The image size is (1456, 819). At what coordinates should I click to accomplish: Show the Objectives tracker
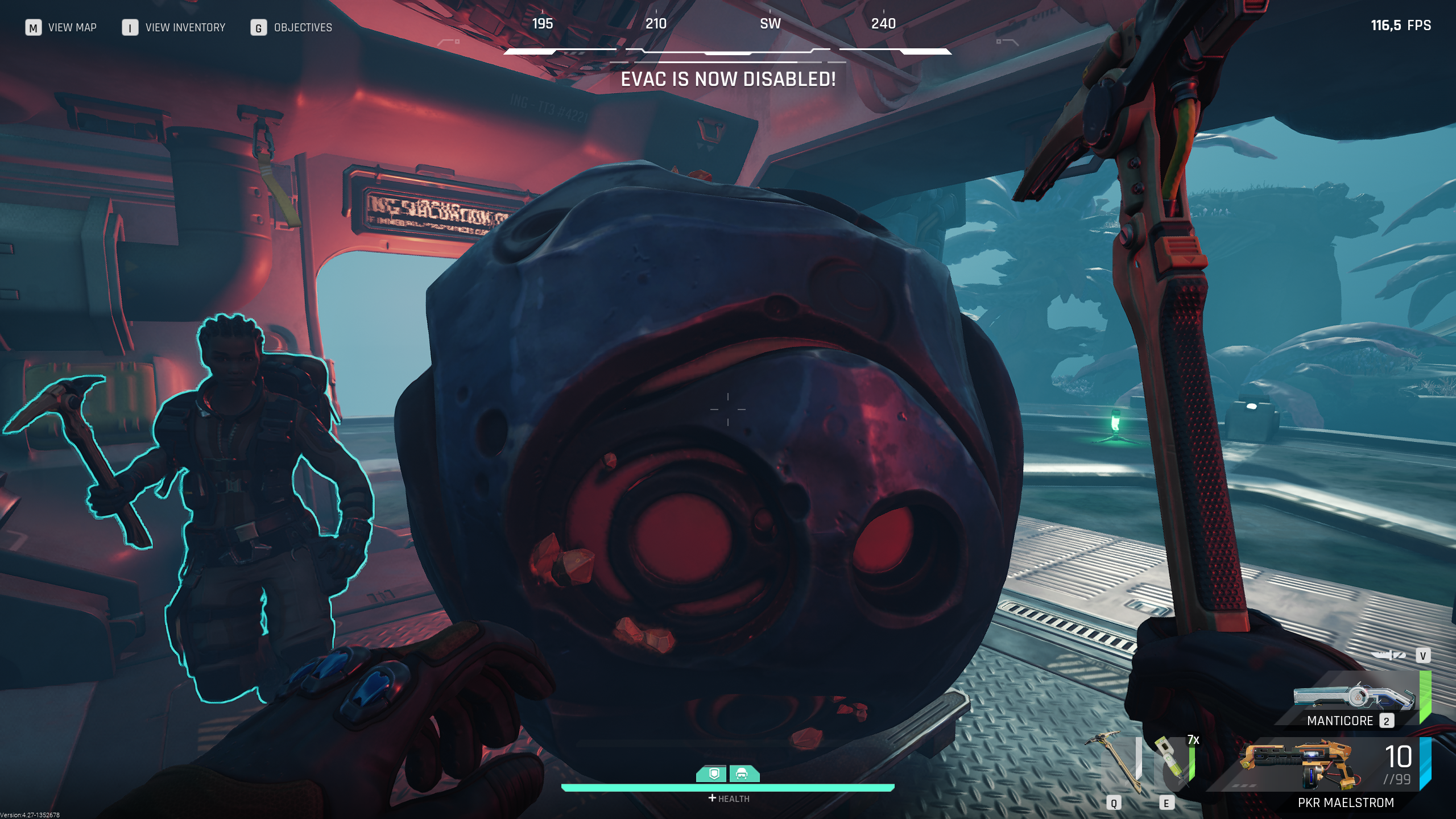(x=303, y=27)
